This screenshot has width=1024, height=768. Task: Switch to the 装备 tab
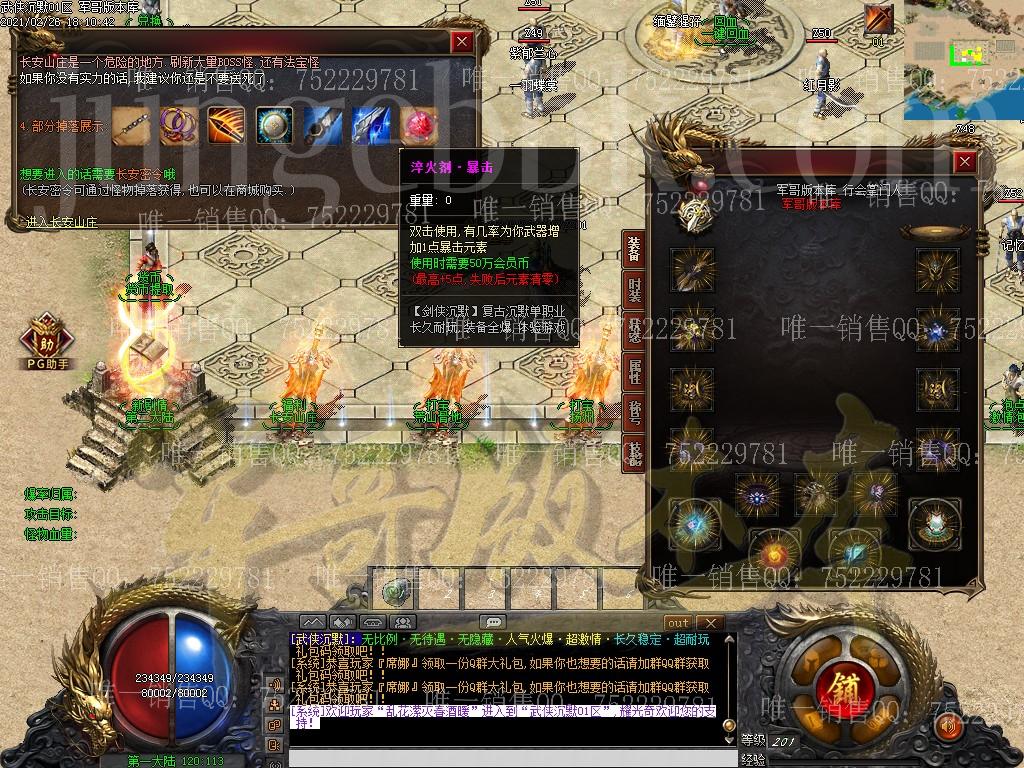634,248
